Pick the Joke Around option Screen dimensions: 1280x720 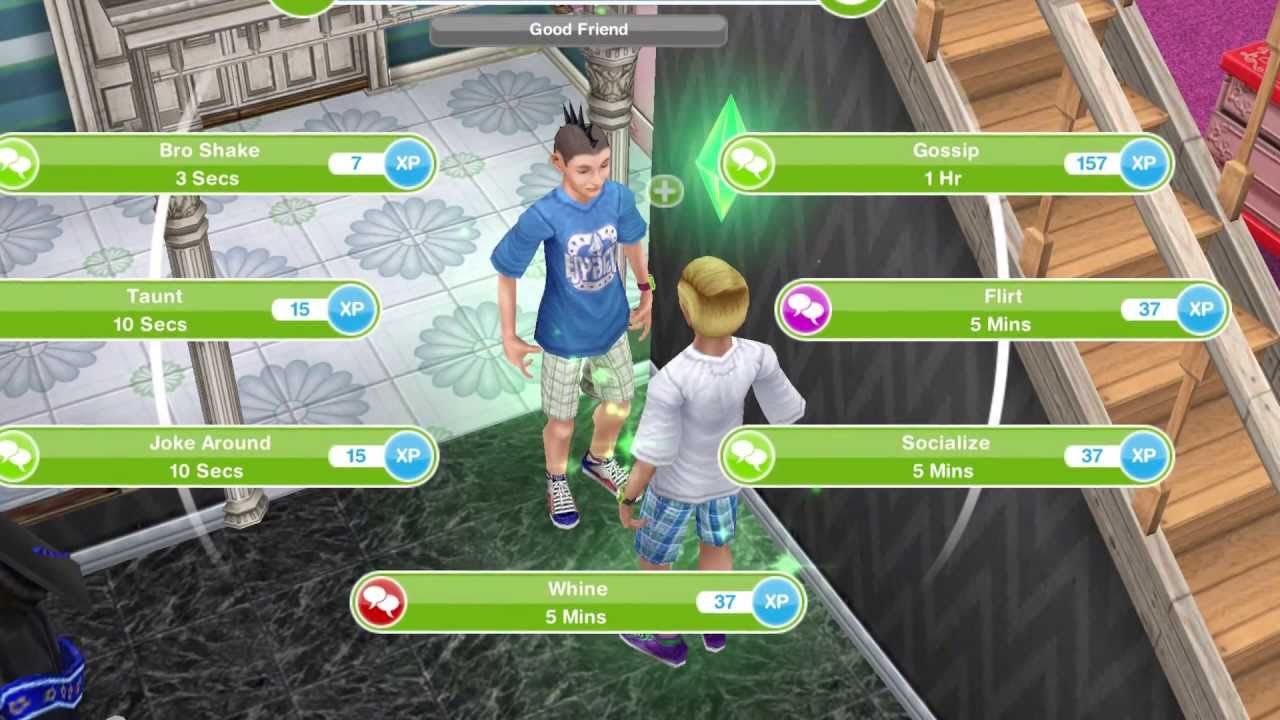click(x=210, y=456)
